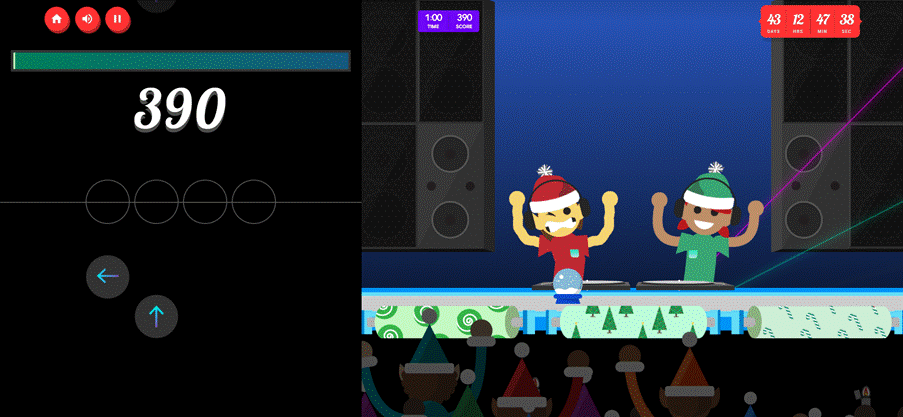The image size is (903, 417).
Task: Toggle the sound with the speaker button
Action: (x=88, y=18)
